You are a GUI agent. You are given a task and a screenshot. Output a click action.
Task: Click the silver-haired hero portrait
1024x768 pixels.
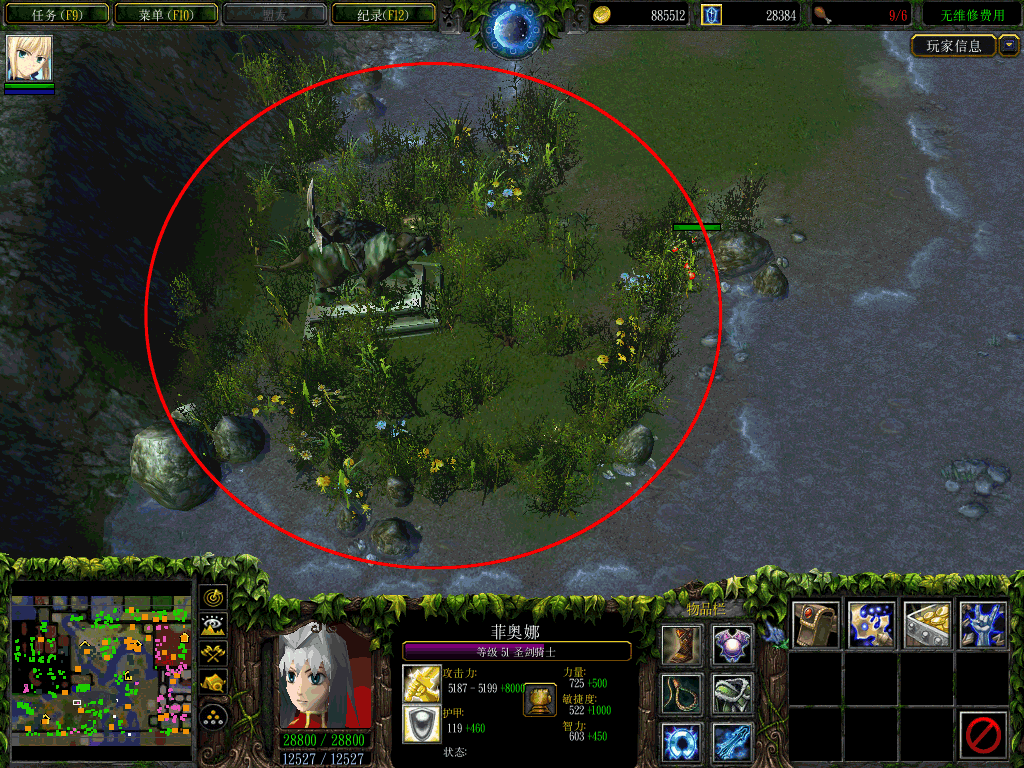pos(322,677)
